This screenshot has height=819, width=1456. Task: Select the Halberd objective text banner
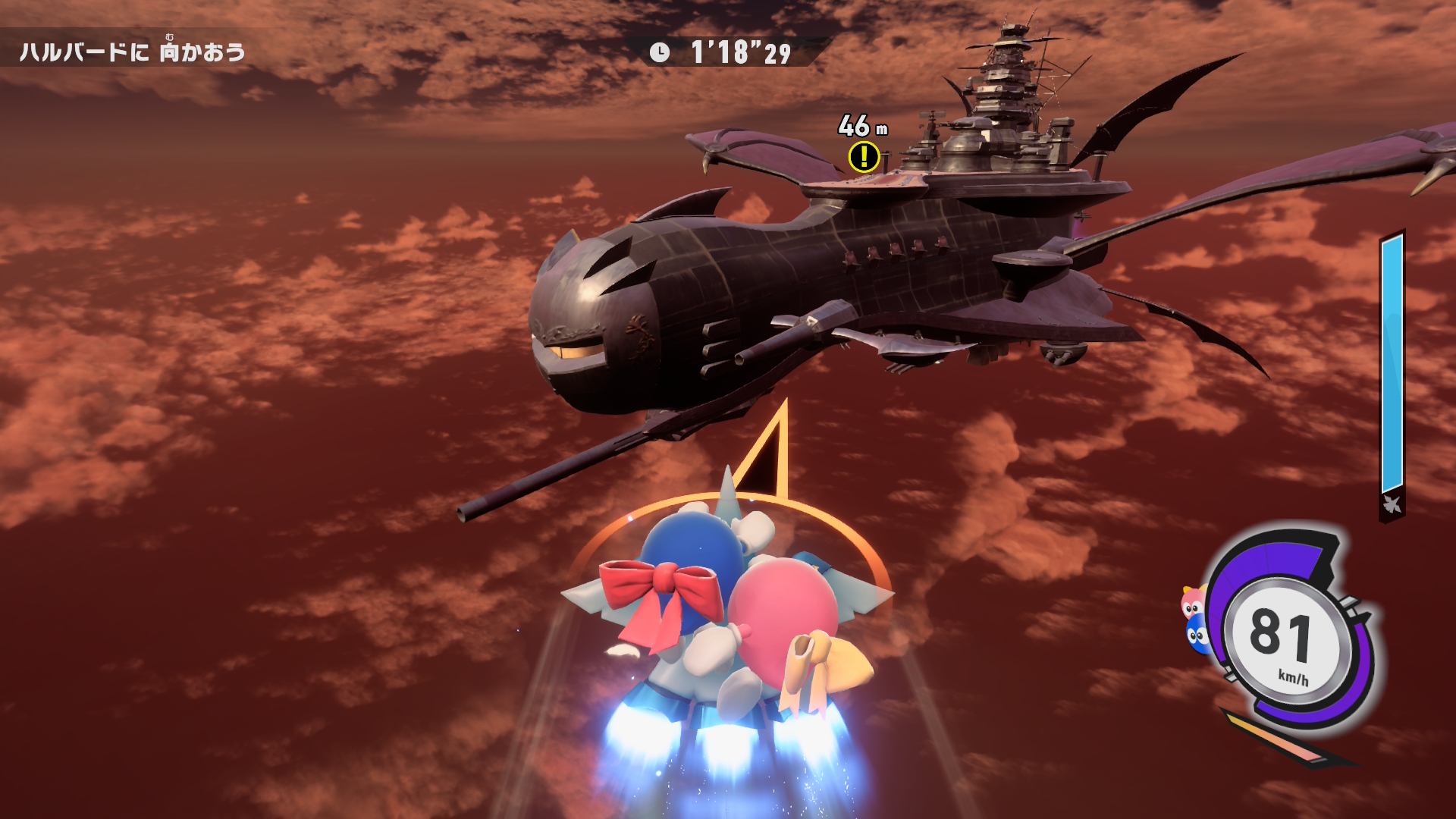coord(133,52)
